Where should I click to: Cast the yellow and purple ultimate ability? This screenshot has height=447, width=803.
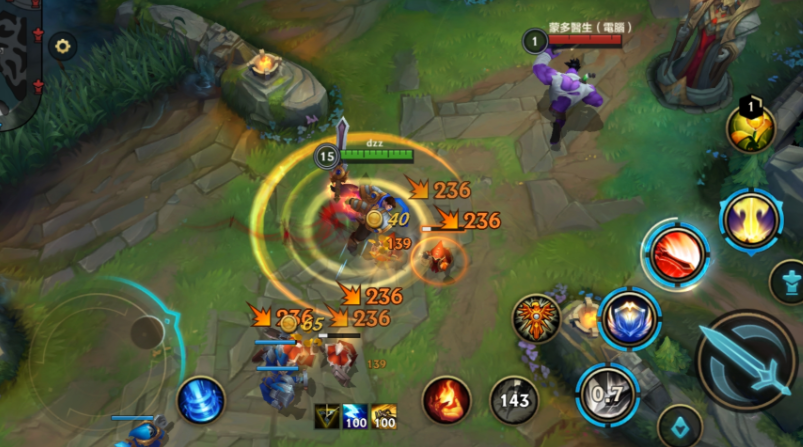click(x=752, y=219)
